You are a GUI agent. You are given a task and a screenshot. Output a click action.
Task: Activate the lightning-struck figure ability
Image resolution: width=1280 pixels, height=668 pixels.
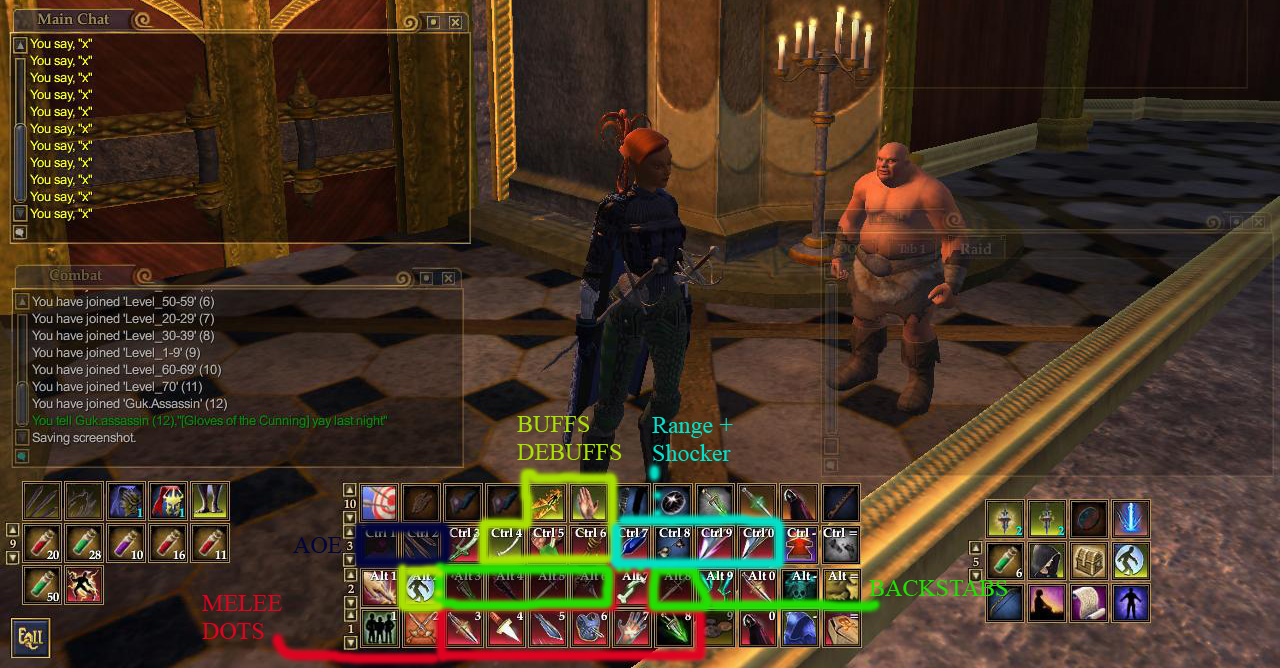[x=84, y=585]
